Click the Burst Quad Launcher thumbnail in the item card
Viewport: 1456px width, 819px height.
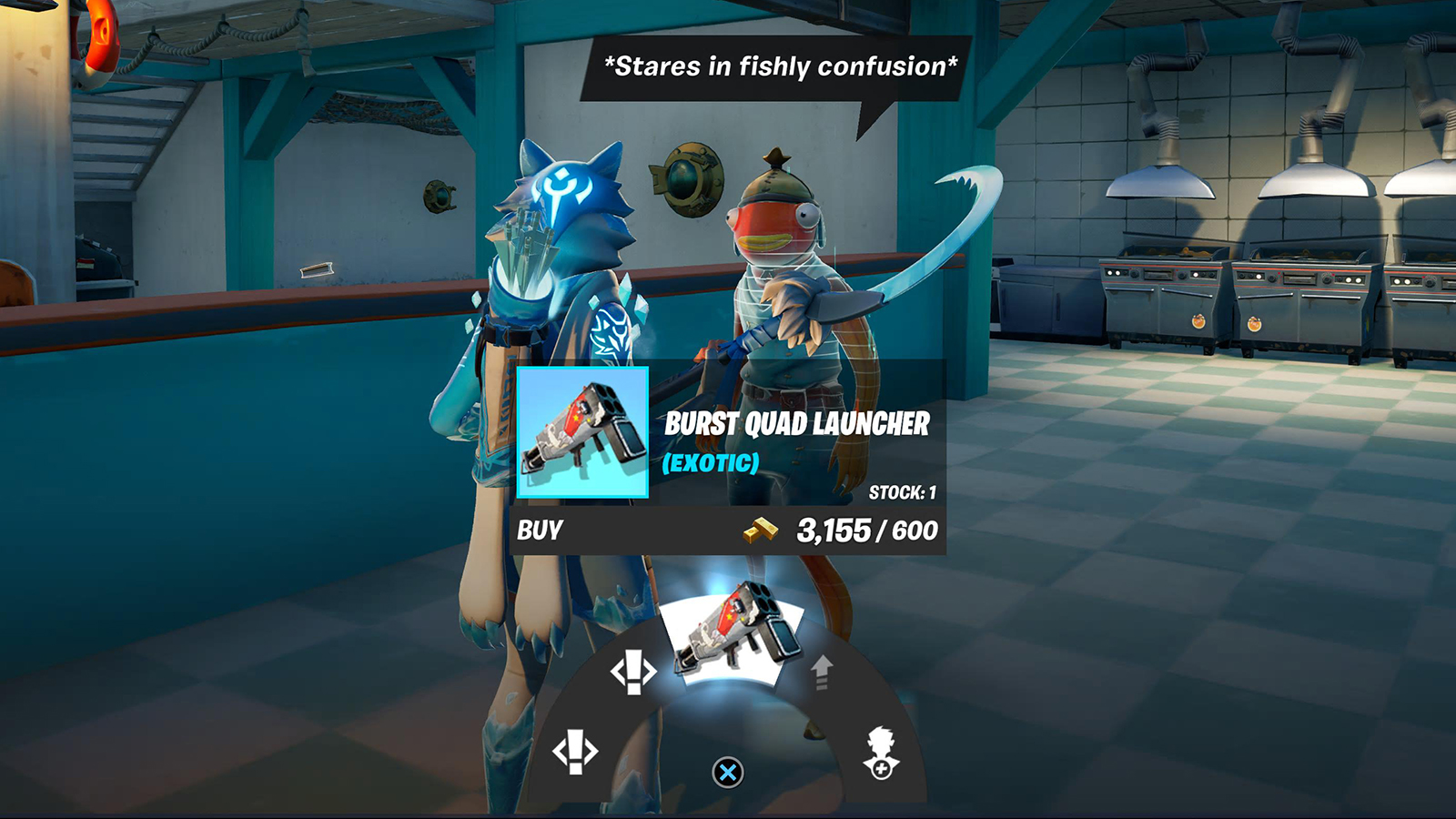click(x=582, y=433)
